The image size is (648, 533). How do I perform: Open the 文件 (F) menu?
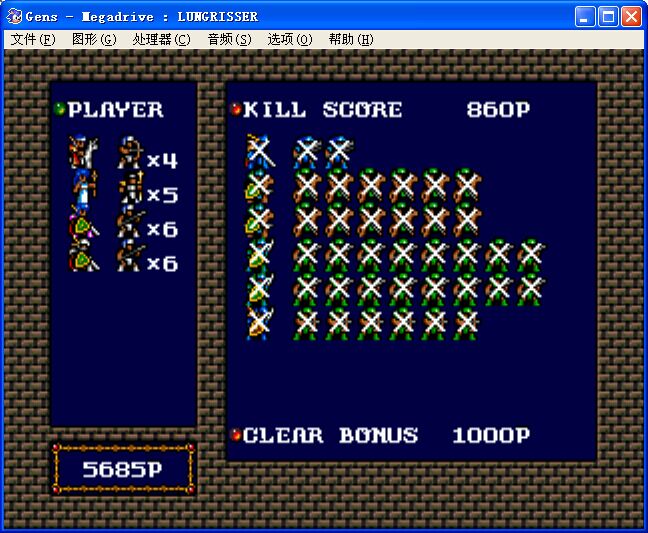pos(33,39)
